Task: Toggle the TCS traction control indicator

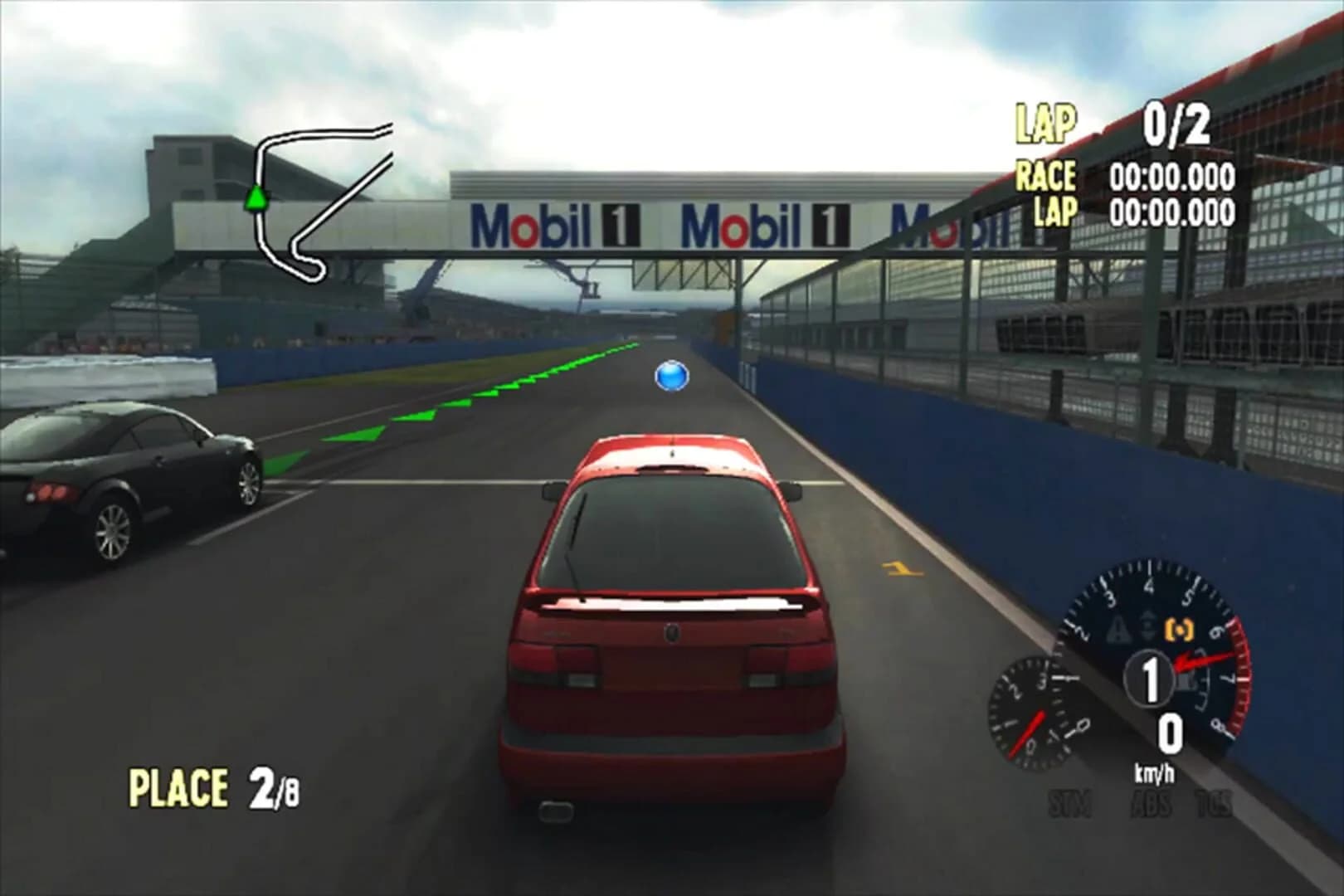Action: pyautogui.click(x=1215, y=803)
